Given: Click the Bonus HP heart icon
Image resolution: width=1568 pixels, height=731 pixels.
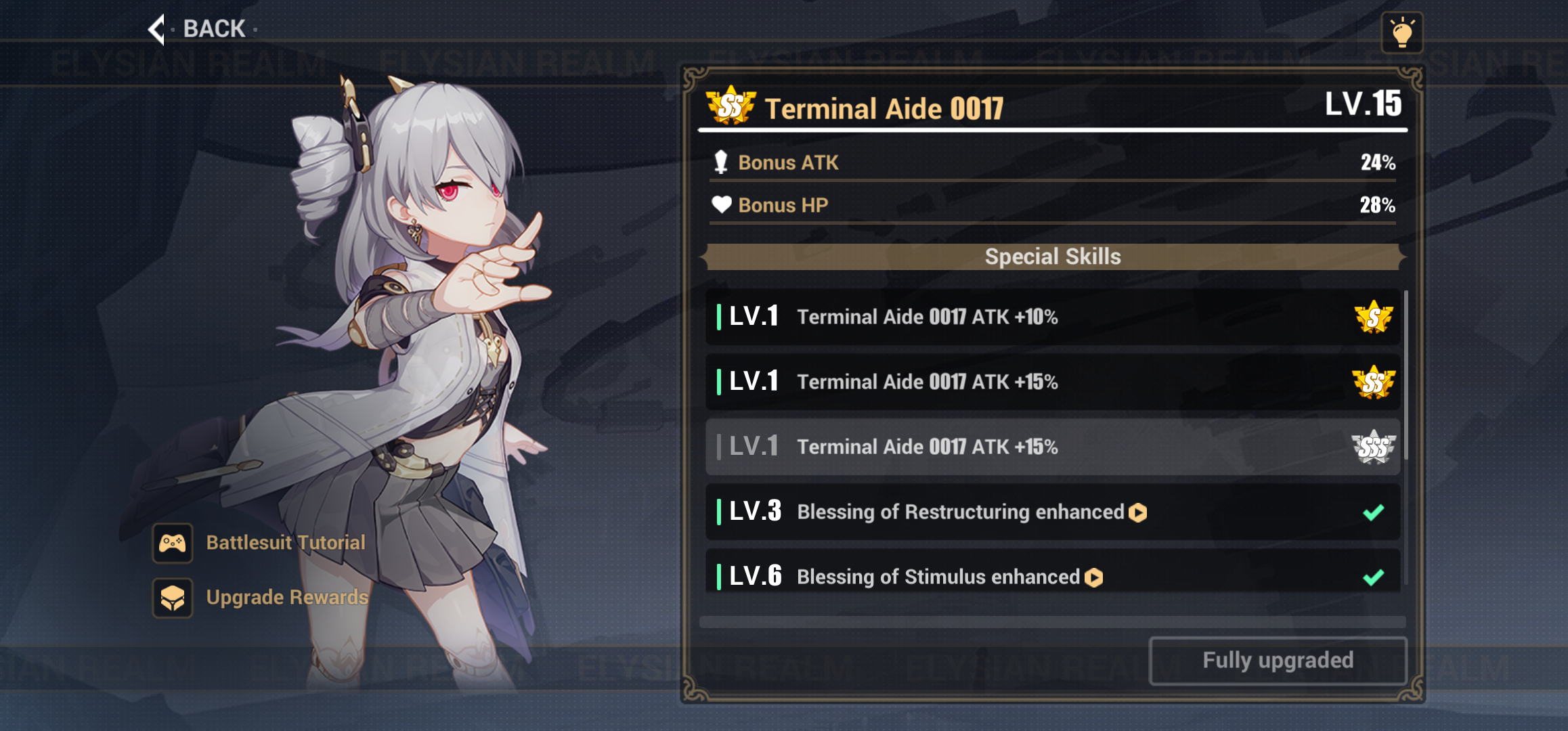Looking at the screenshot, I should [x=722, y=204].
